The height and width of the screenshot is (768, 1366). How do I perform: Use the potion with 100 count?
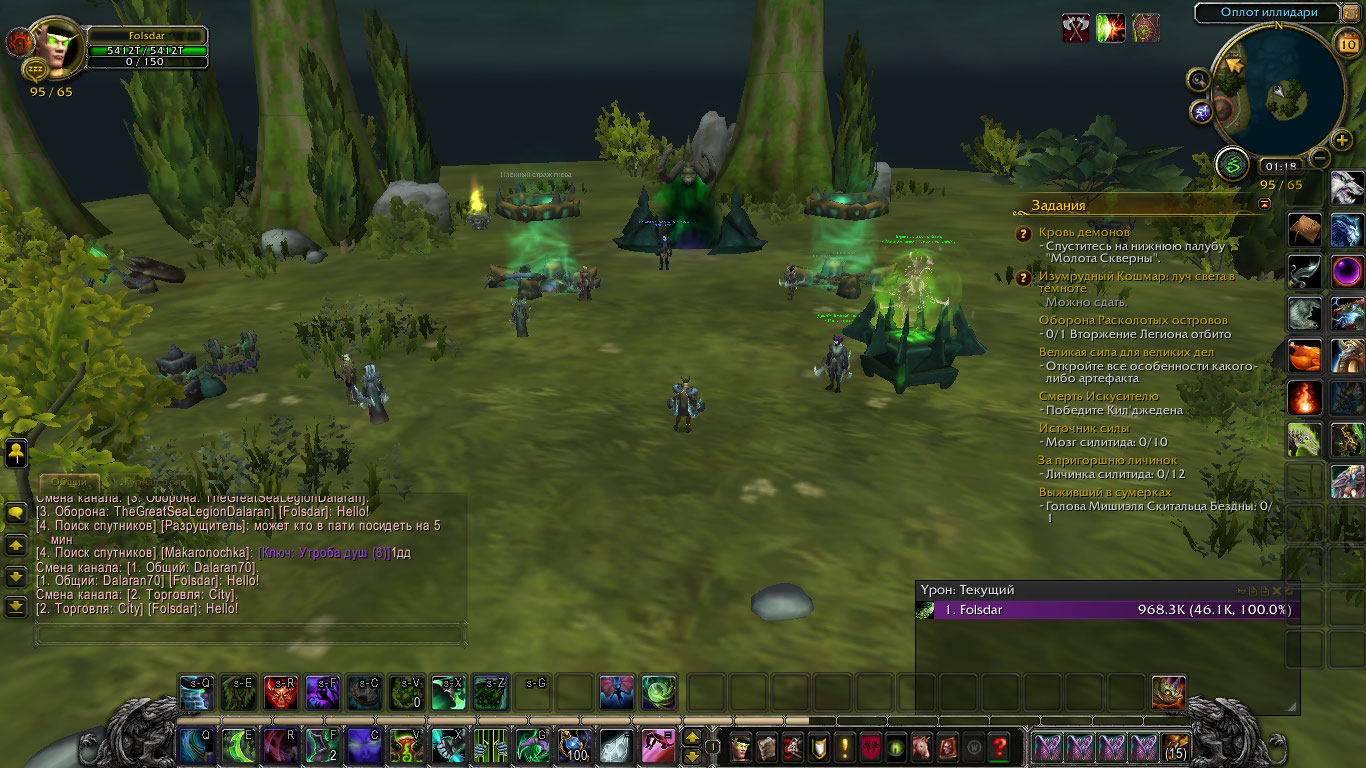[x=574, y=746]
